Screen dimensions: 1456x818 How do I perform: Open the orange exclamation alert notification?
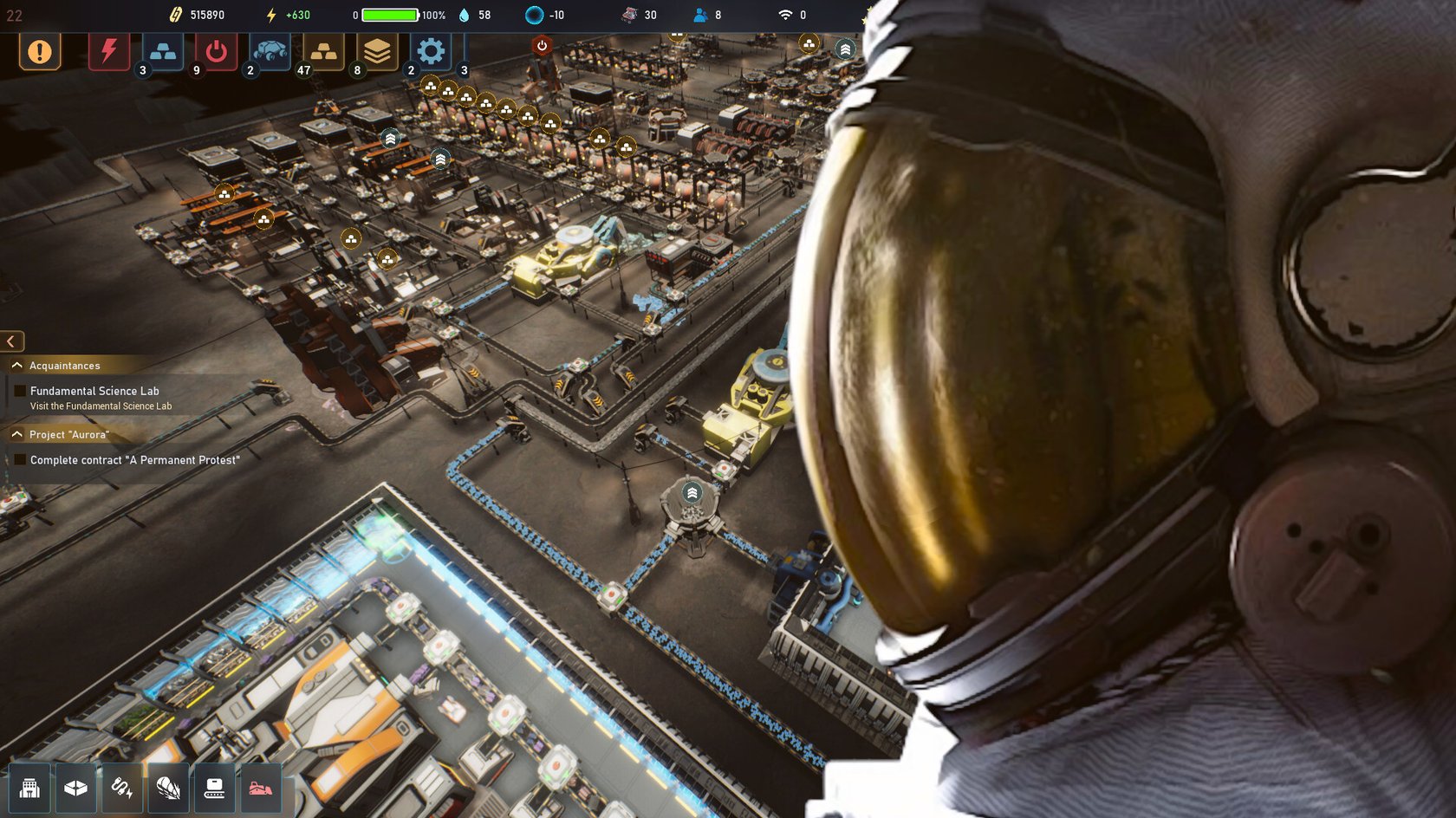(x=40, y=52)
